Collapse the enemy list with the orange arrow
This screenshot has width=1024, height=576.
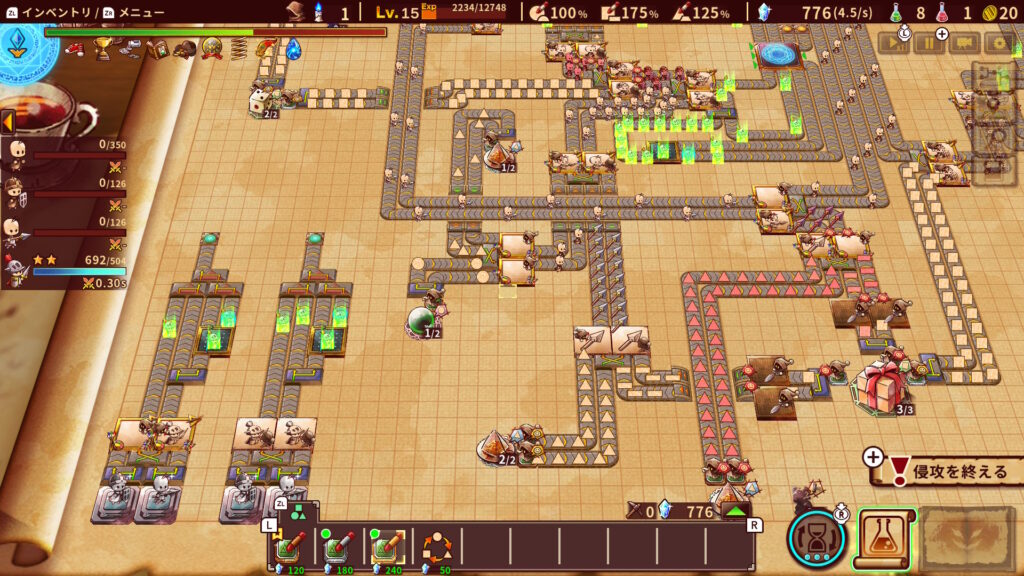pyautogui.click(x=7, y=122)
